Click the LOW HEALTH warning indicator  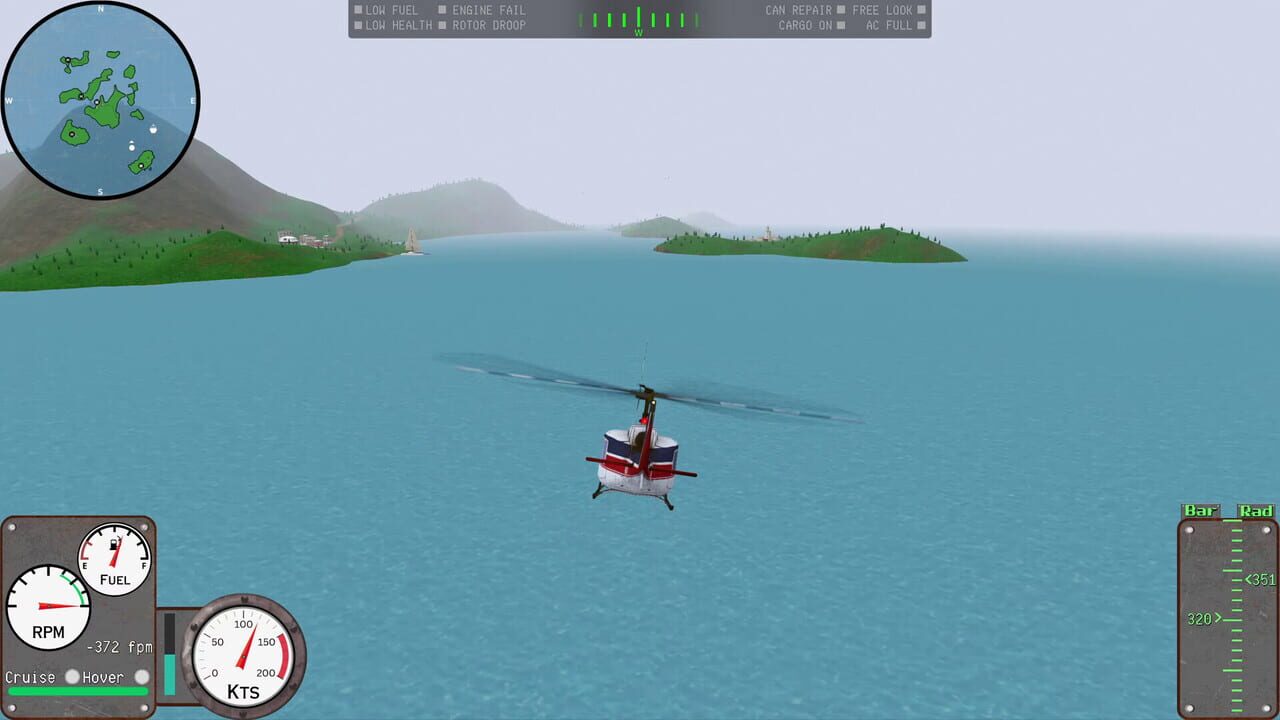point(390,23)
